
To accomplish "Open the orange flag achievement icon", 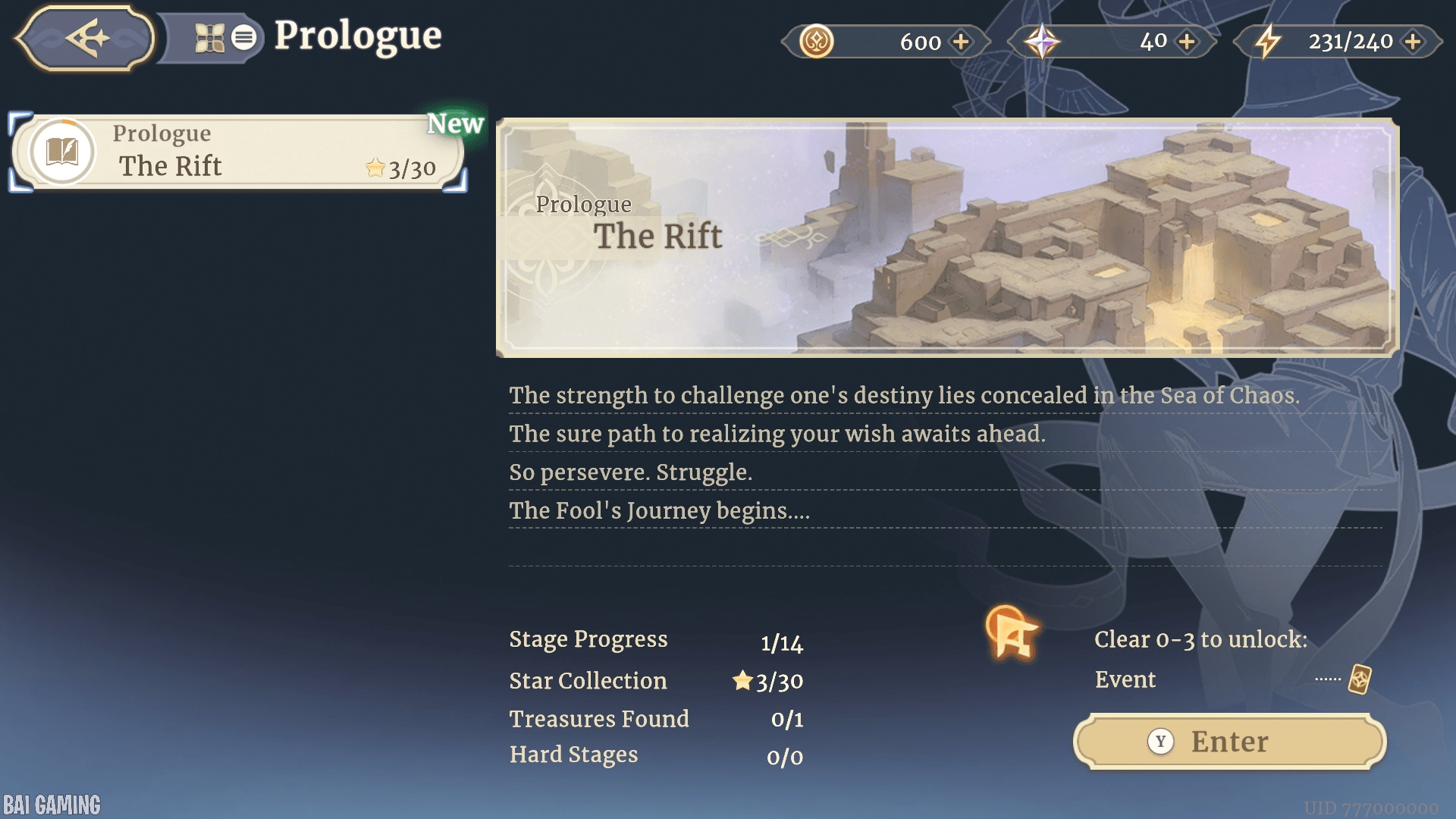I will 1012,633.
